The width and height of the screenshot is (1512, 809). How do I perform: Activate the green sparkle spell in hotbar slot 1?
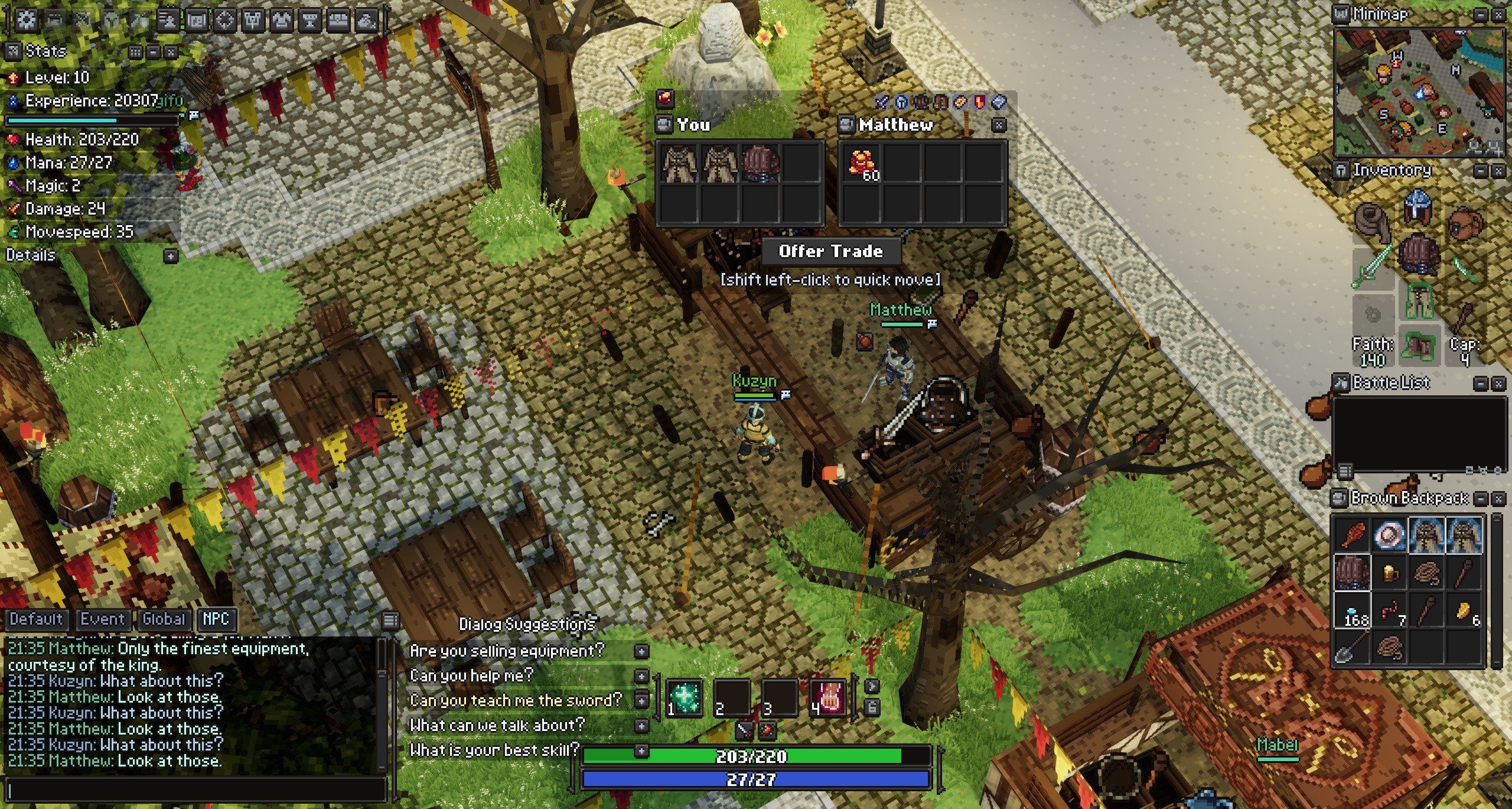click(685, 697)
